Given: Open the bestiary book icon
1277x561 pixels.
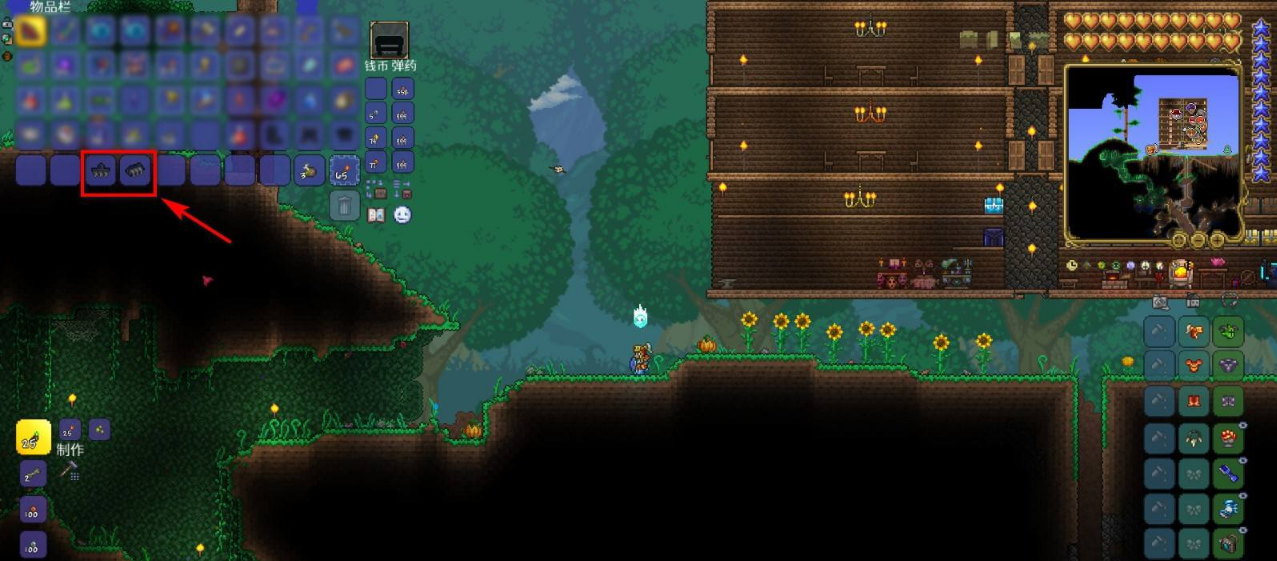Looking at the screenshot, I should pyautogui.click(x=377, y=215).
